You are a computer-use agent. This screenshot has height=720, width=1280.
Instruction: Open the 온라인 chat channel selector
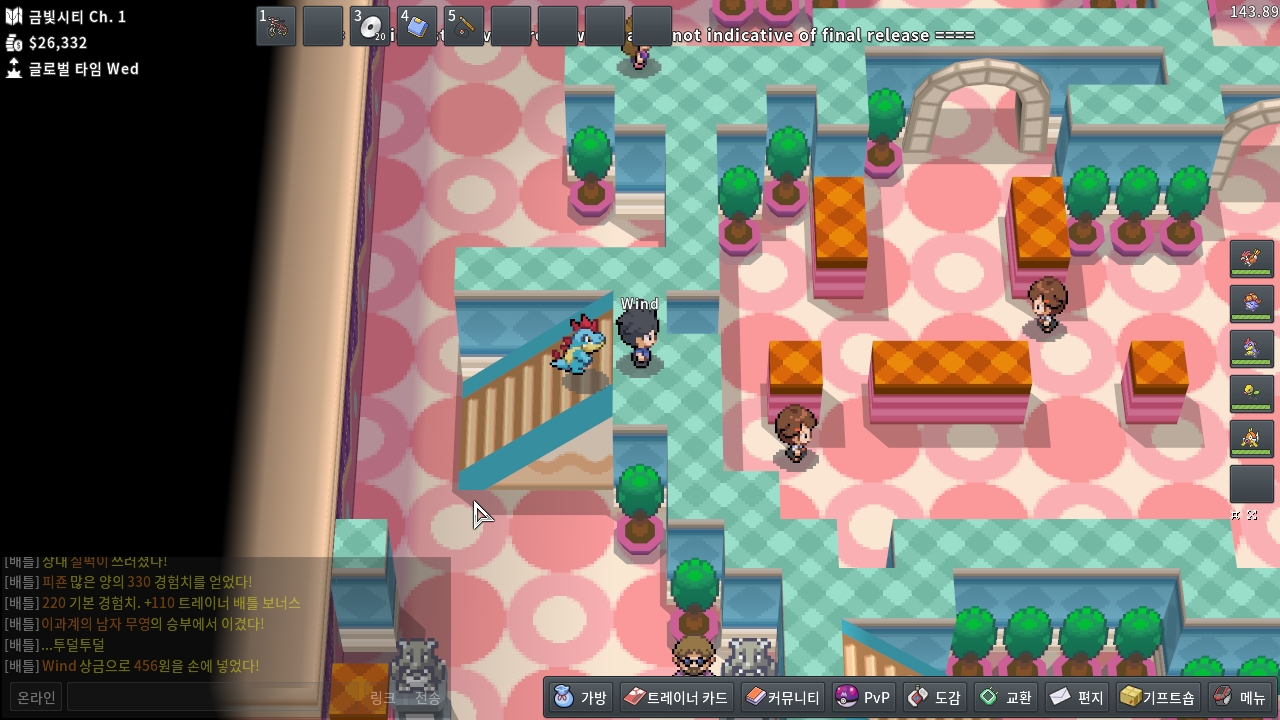[37, 697]
